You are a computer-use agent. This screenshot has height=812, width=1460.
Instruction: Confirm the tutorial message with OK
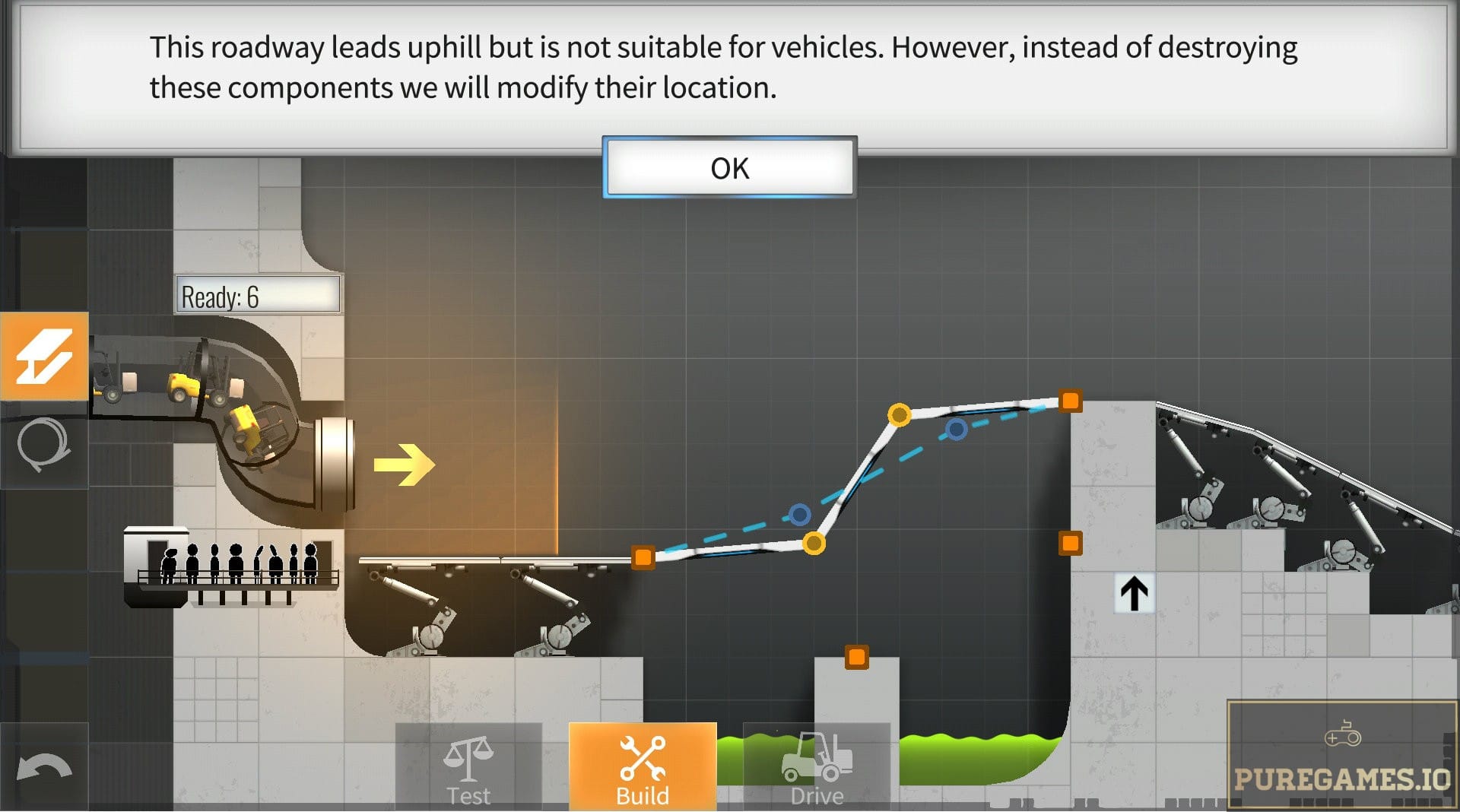(729, 168)
